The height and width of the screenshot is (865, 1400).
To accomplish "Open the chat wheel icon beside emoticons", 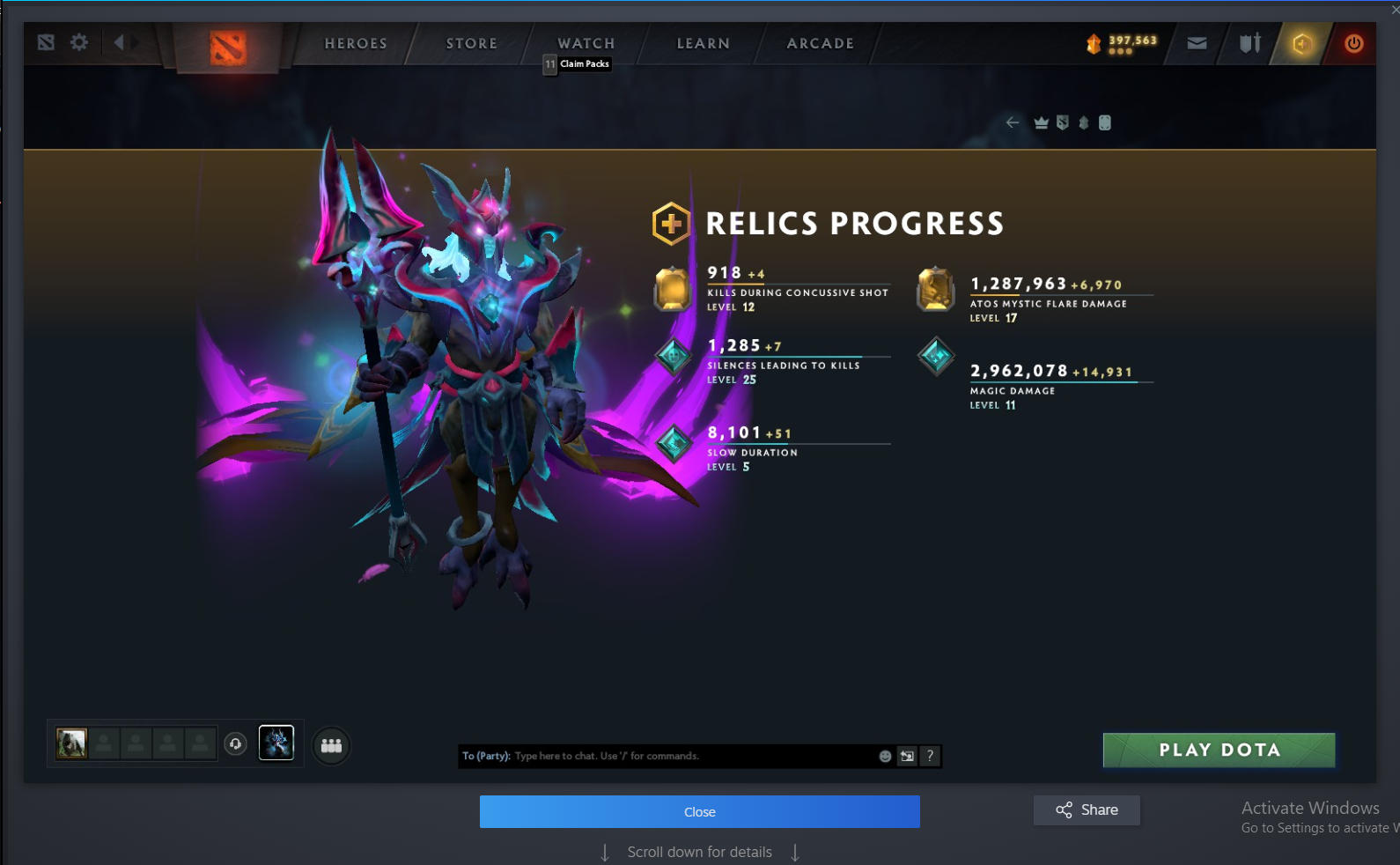I will pos(906,756).
